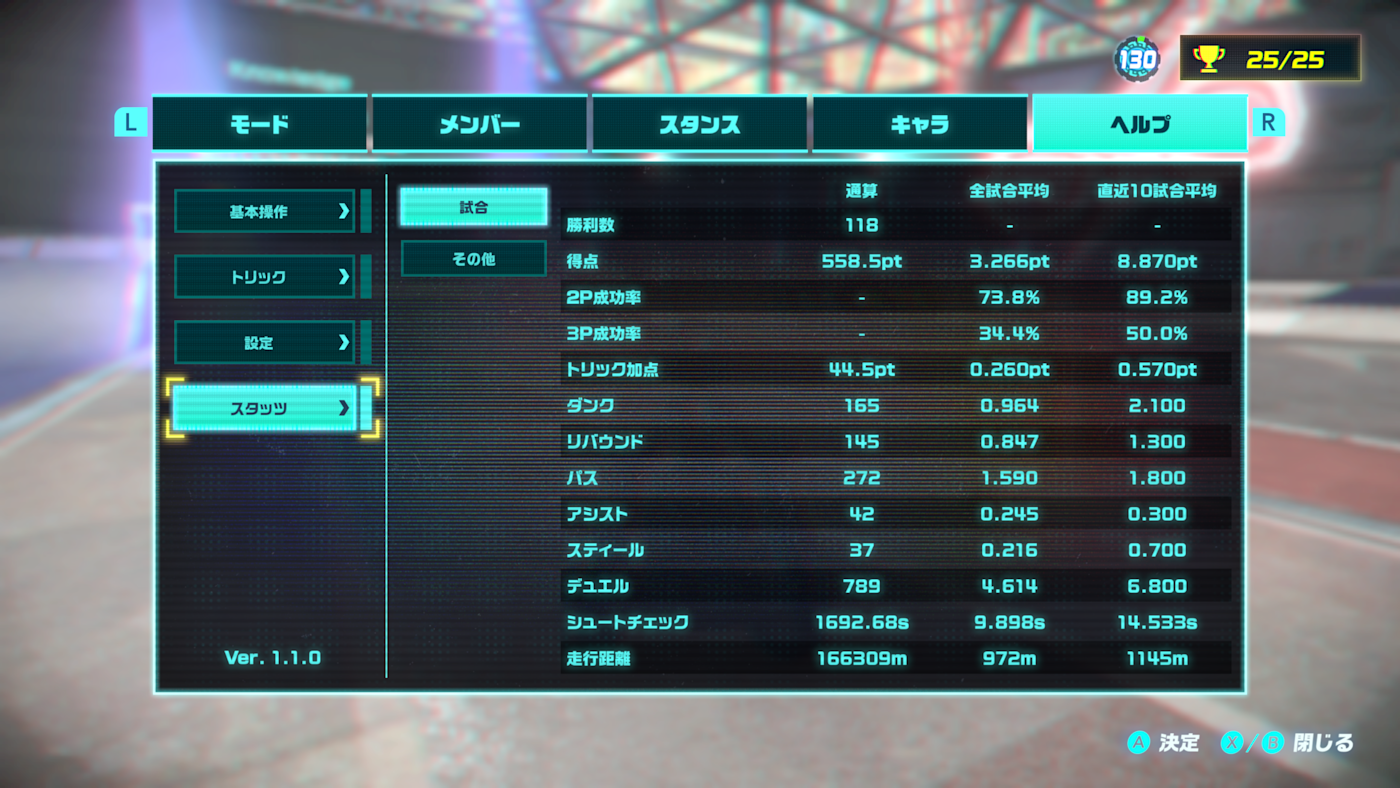Choose the トリック menu entry
This screenshot has width=1400, height=788.
coord(265,277)
